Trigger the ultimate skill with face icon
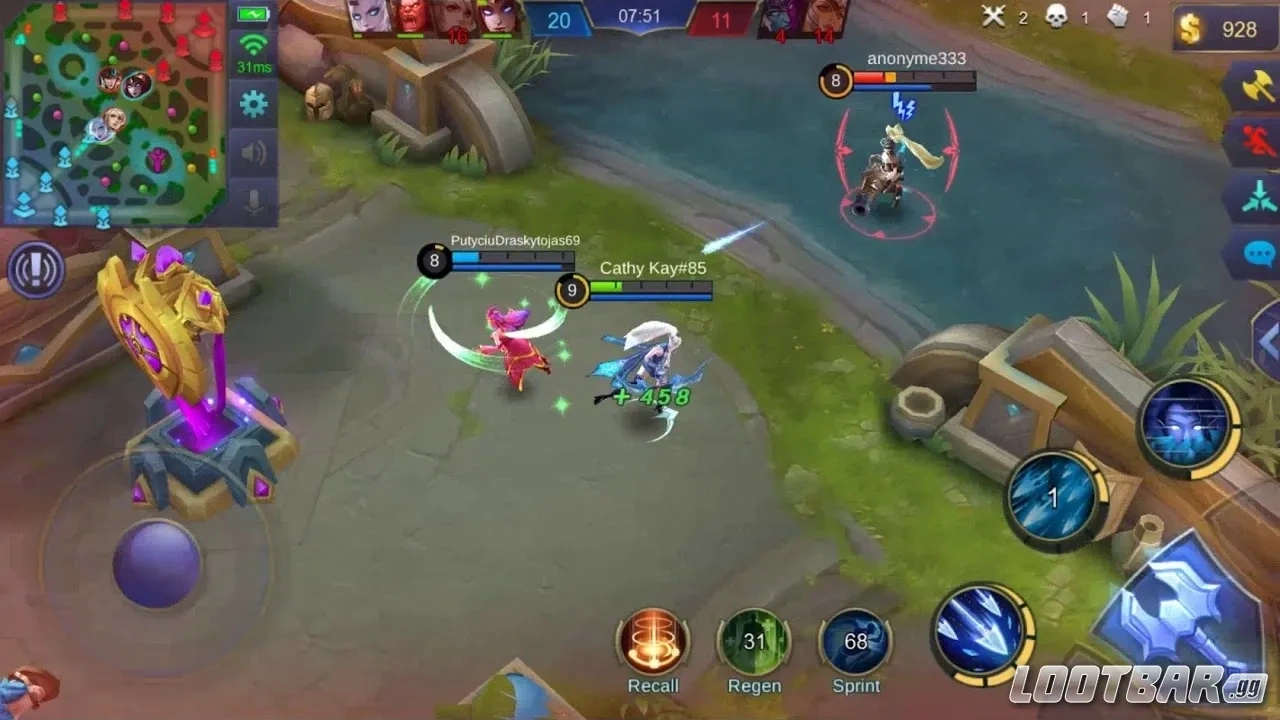Viewport: 1280px width, 720px height. pyautogui.click(x=1188, y=427)
